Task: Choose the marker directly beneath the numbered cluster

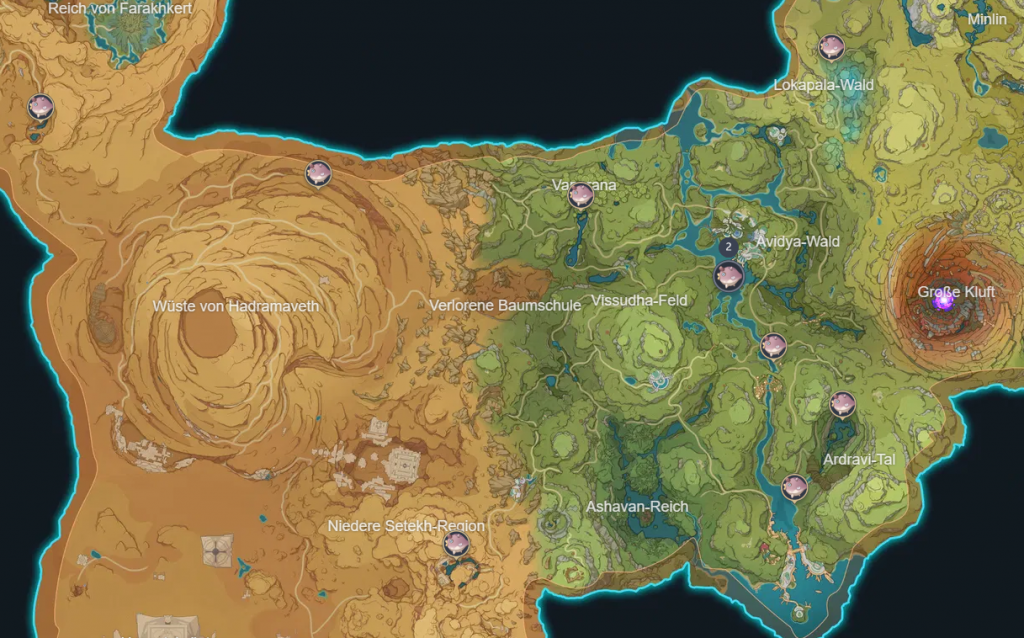Action: 729,277
